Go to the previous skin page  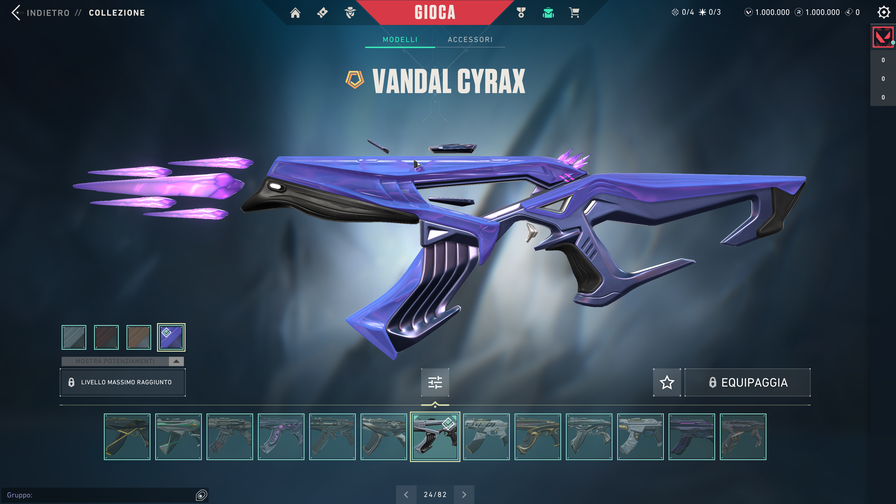click(x=406, y=494)
